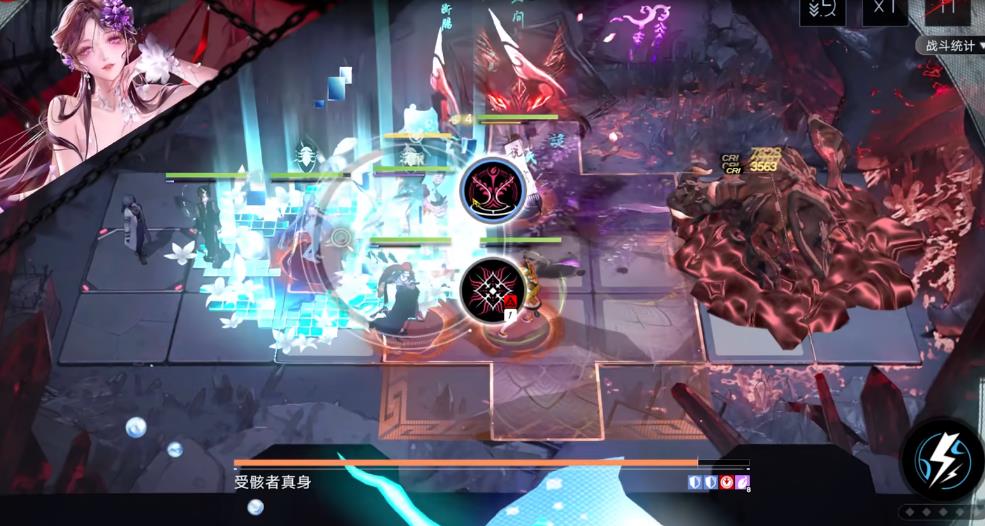Inspect the red downward-arrow debuff on the boss
Screen dimensions: 985x526
pos(725,483)
